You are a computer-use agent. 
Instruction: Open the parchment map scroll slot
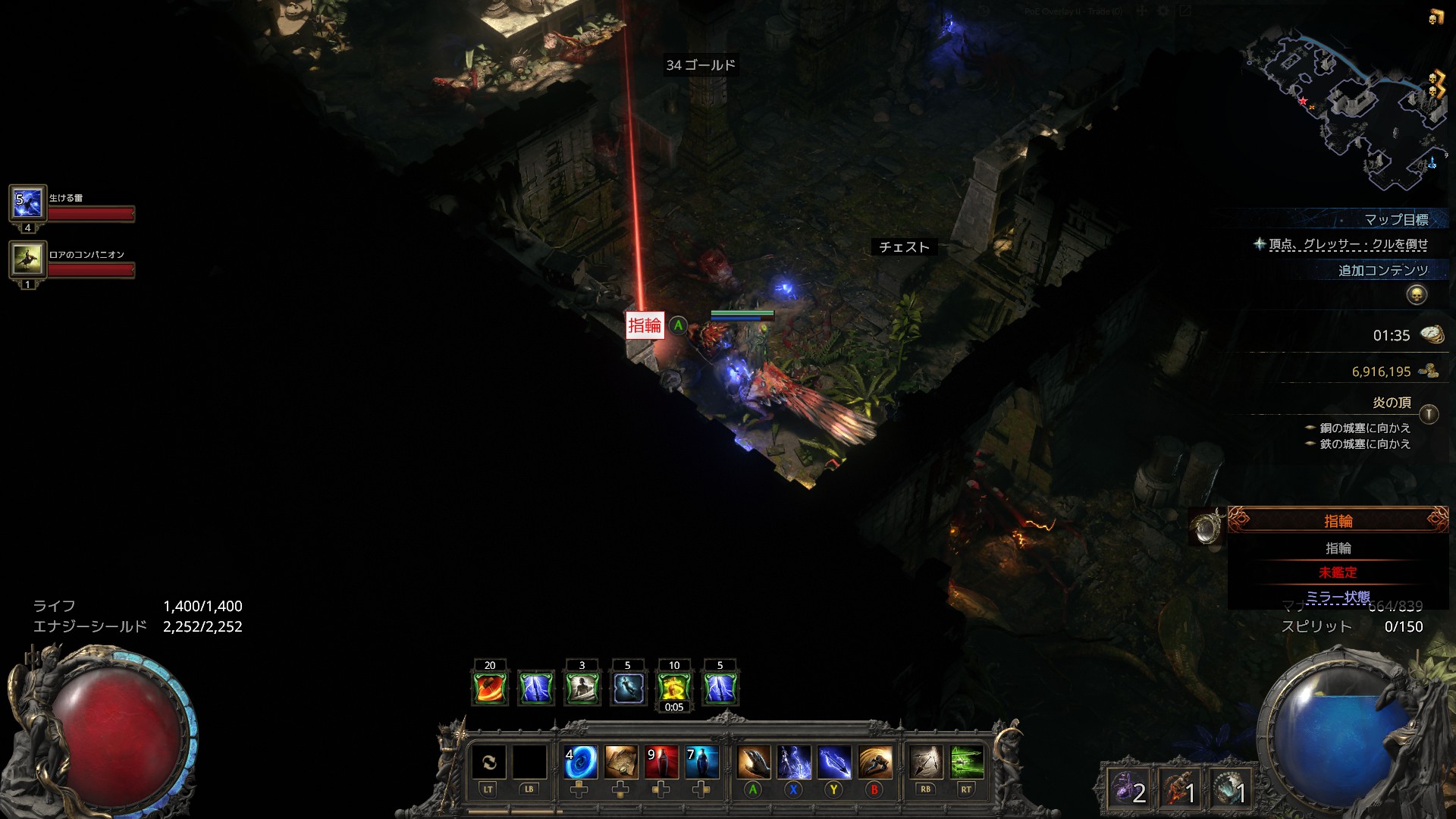(x=621, y=762)
